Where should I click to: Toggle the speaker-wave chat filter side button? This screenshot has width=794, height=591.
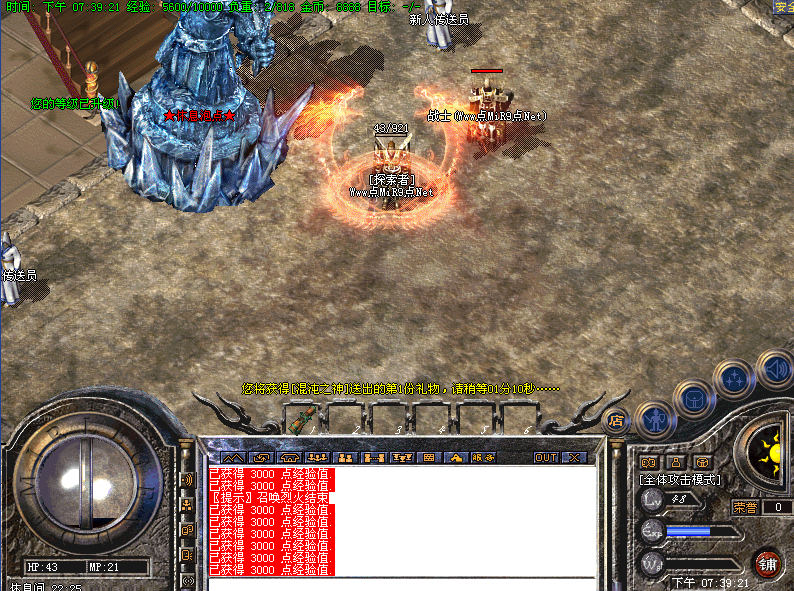[186, 479]
